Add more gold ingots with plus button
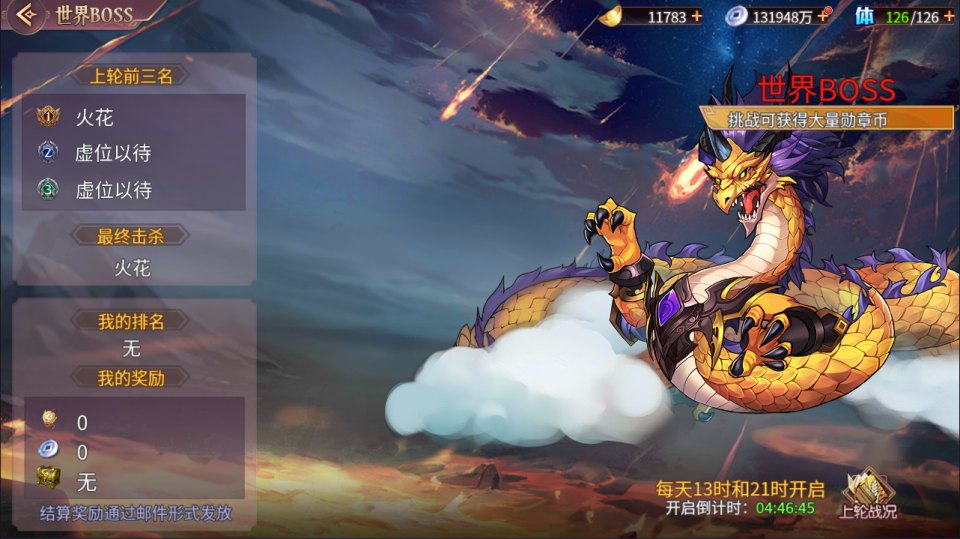Screen dimensions: 960x539 point(697,16)
